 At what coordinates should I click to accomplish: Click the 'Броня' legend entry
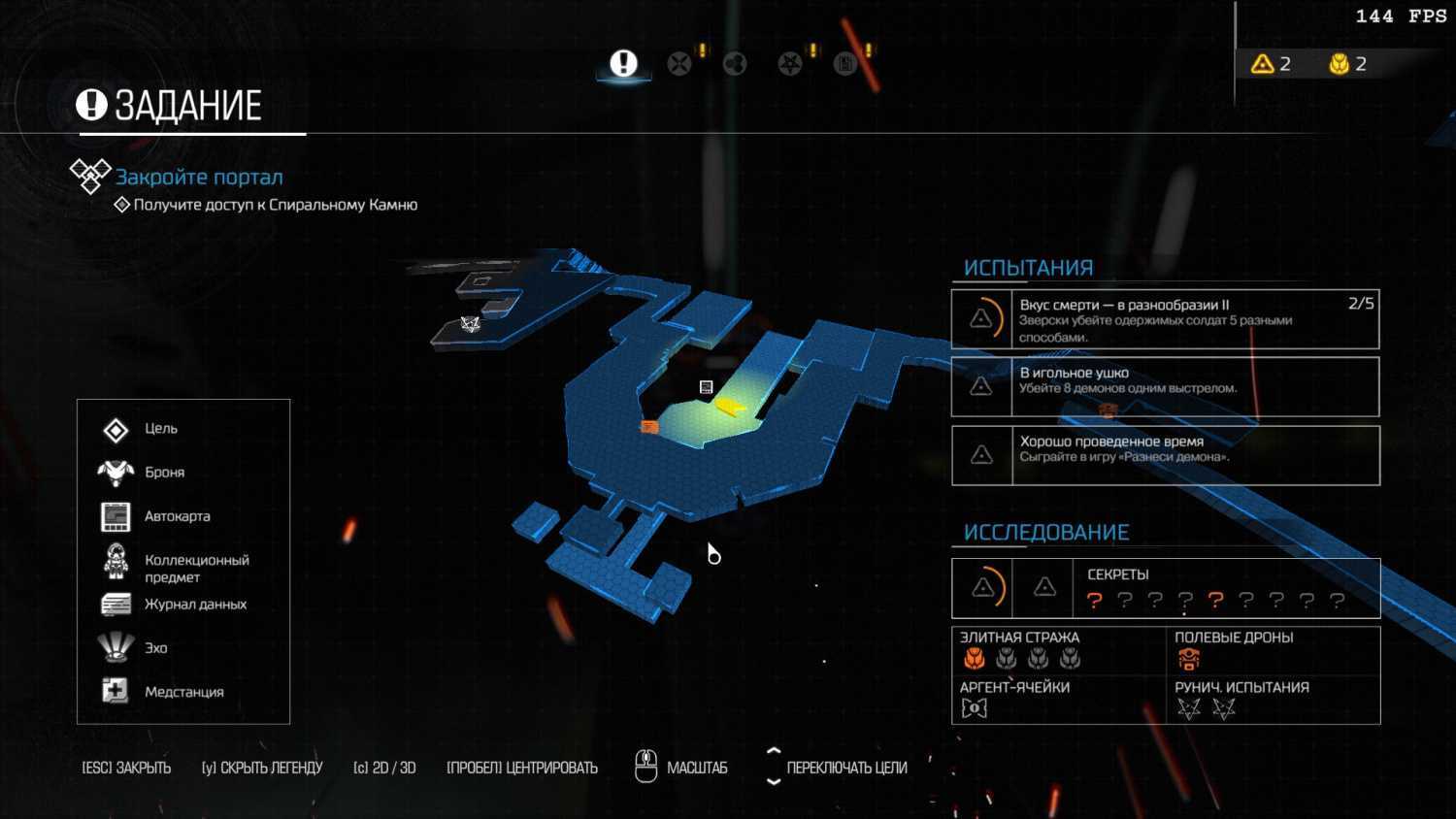coord(164,473)
